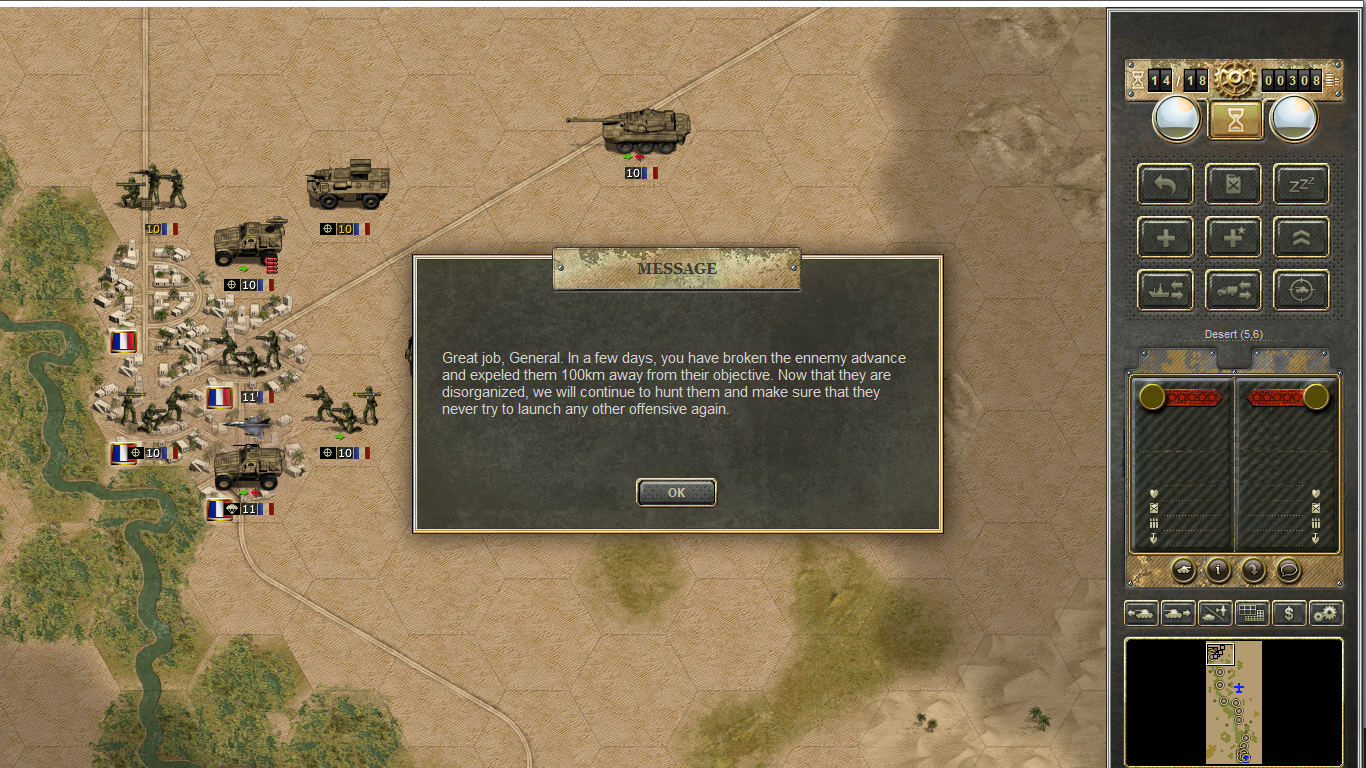Viewport: 1366px width, 768px height.
Task: Undo the last move with the arrow button
Action: pos(1165,184)
